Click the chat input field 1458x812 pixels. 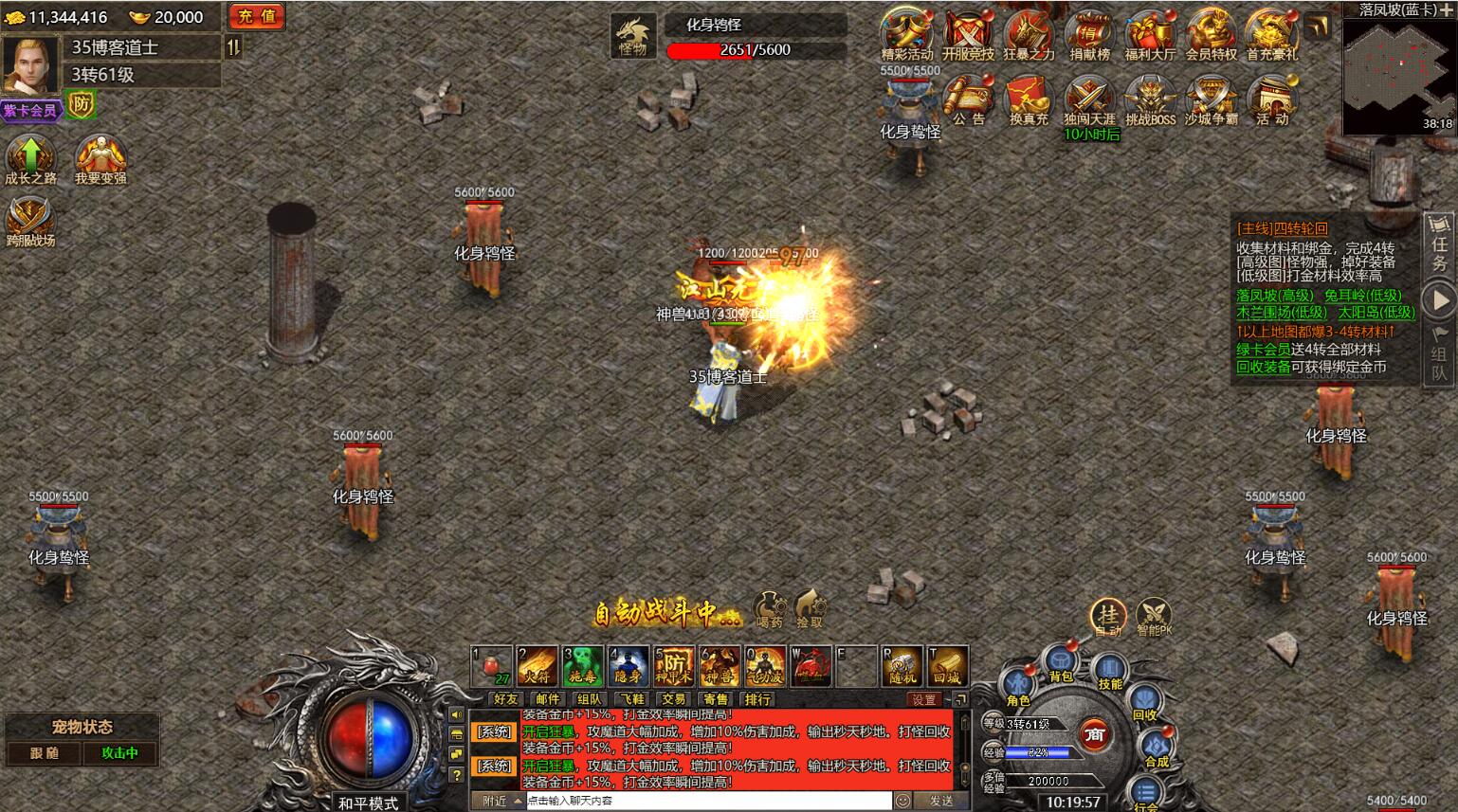pyautogui.click(x=706, y=801)
